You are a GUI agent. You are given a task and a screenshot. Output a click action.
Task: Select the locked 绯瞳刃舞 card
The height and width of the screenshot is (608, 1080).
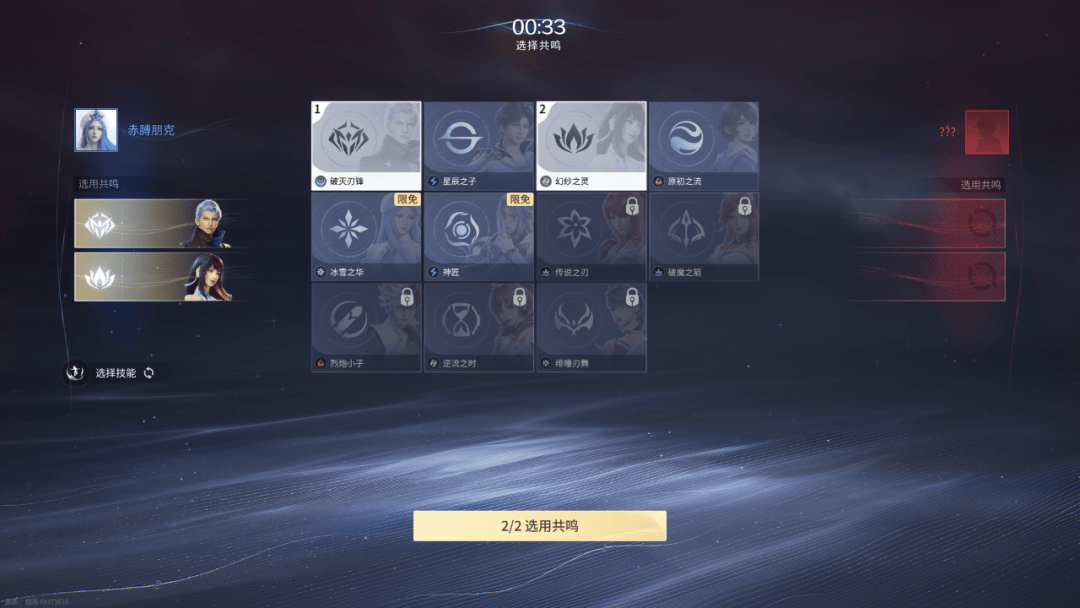(x=590, y=327)
